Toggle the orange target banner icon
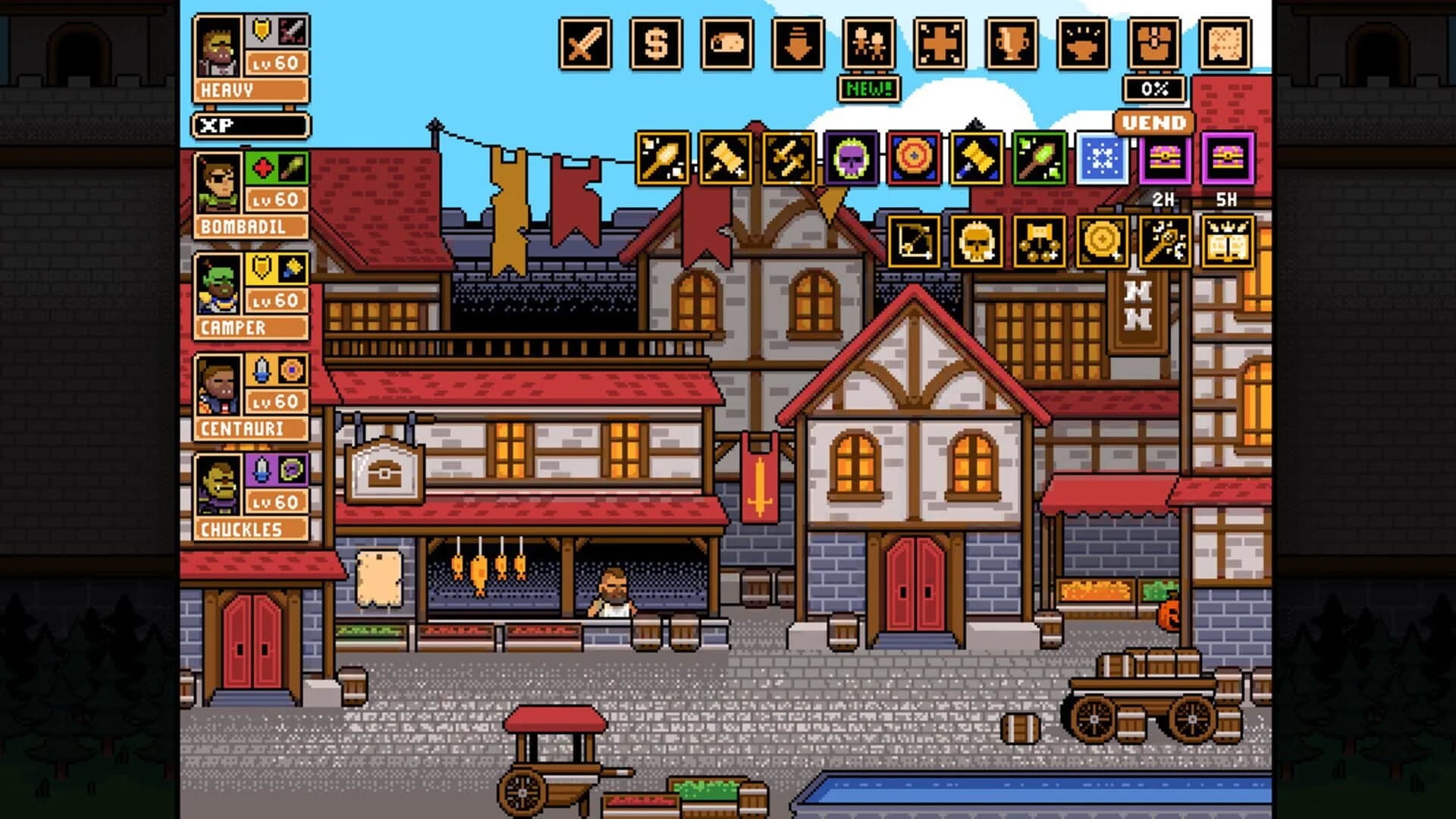 [915, 161]
